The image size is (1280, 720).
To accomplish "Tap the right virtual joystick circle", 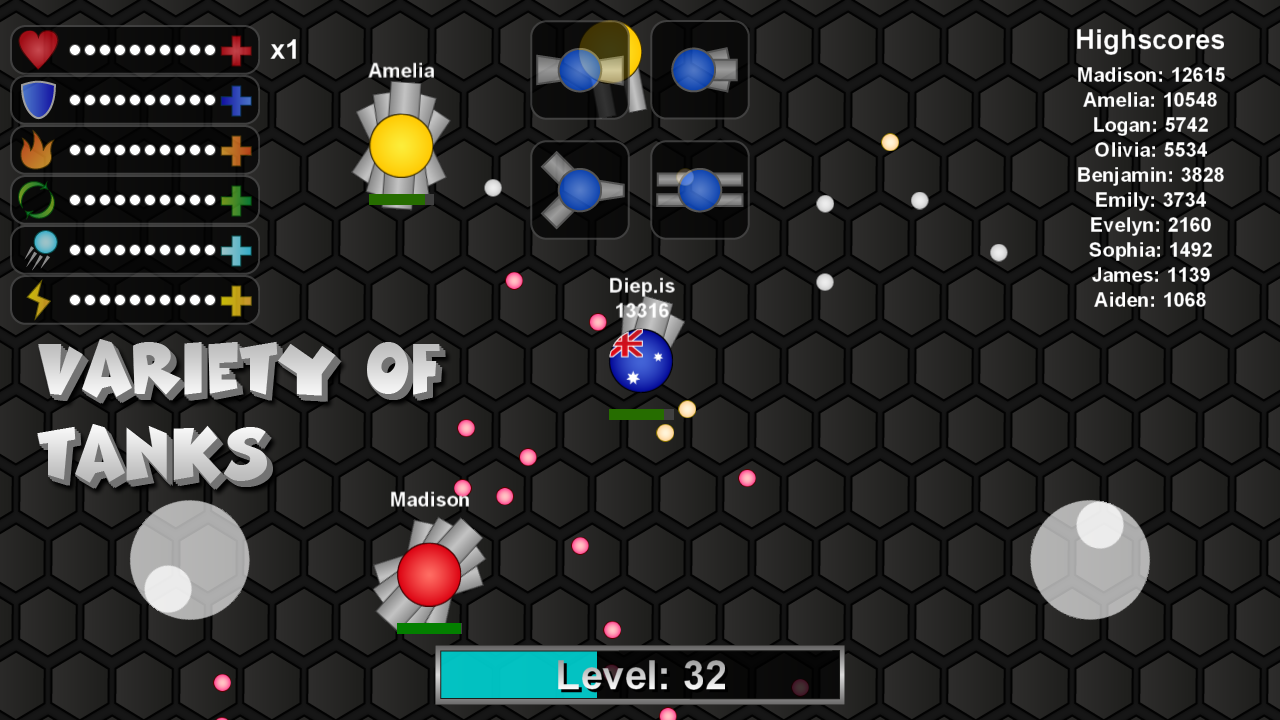I will pyautogui.click(x=1090, y=560).
